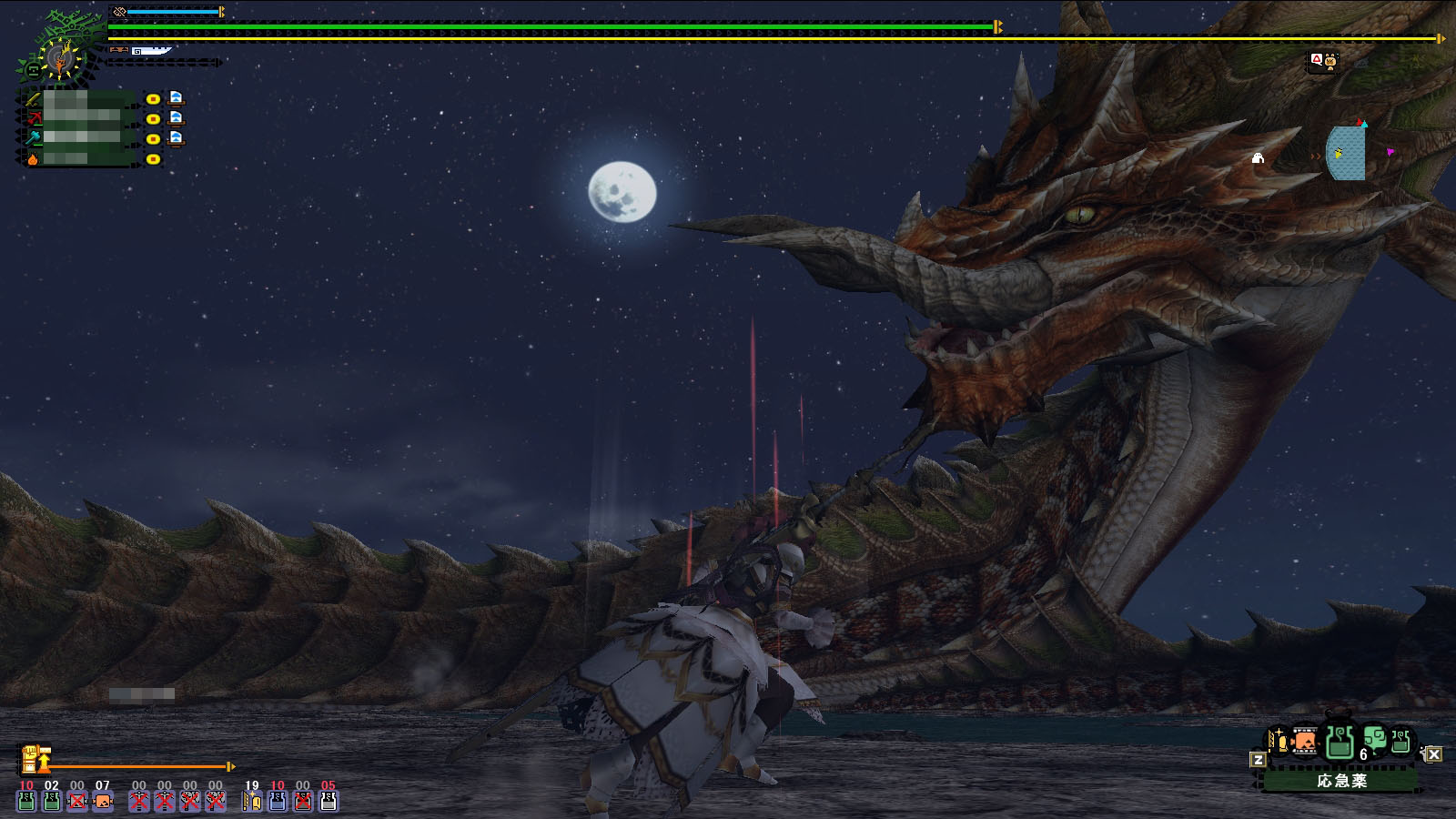The width and height of the screenshot is (1456, 819).
Task: Use the orange meat with count 07
Action: click(103, 801)
